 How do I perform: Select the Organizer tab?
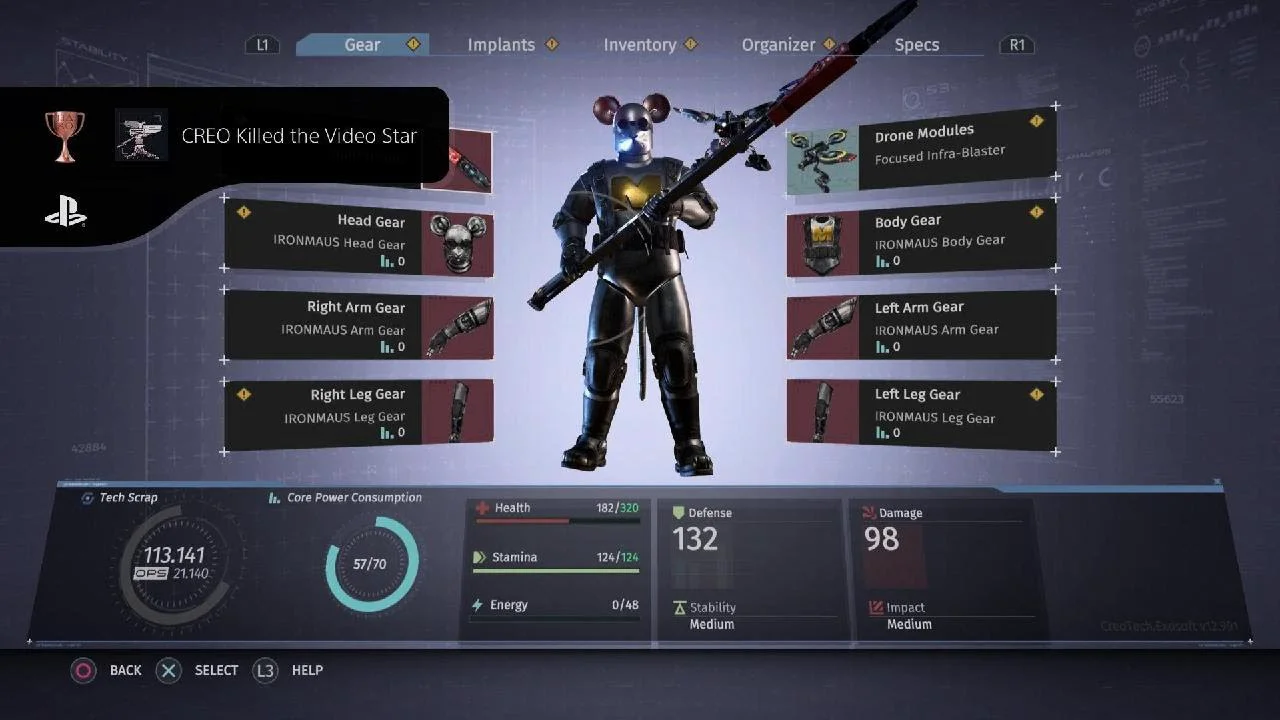click(x=778, y=45)
